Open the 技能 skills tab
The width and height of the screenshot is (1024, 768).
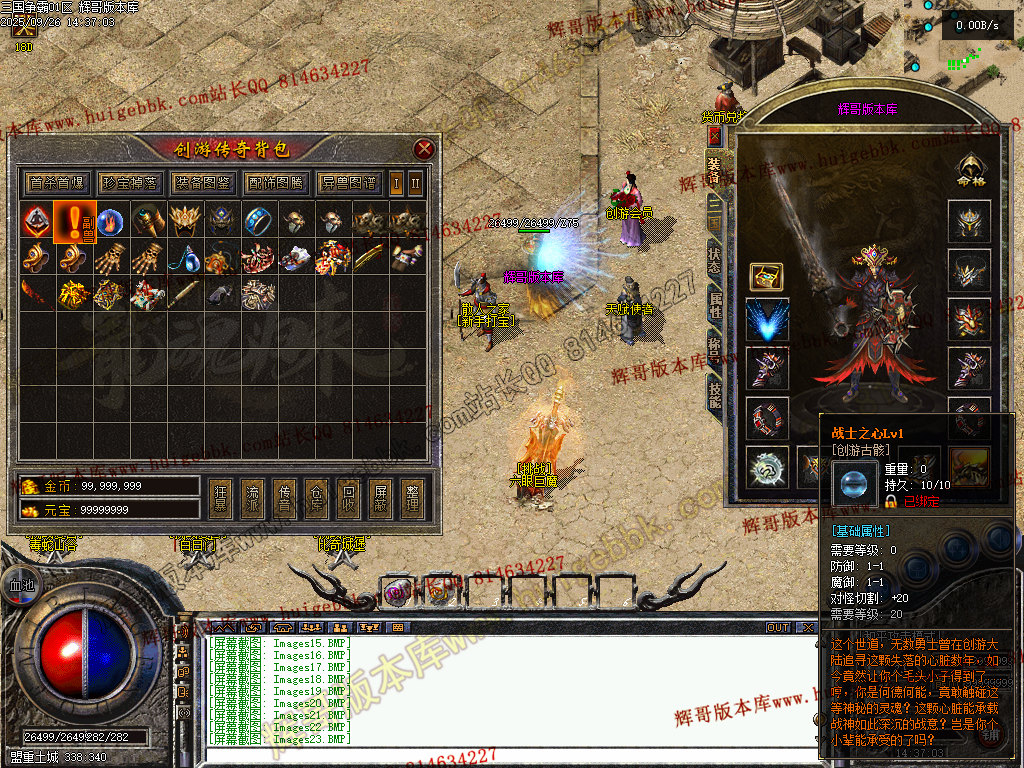tap(714, 396)
